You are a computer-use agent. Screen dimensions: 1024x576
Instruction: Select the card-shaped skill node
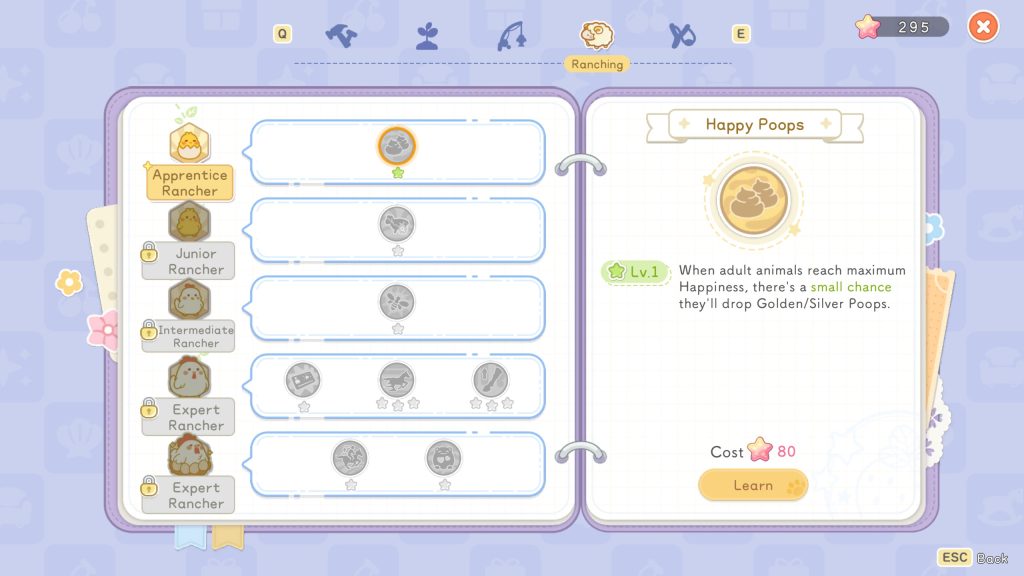303,380
